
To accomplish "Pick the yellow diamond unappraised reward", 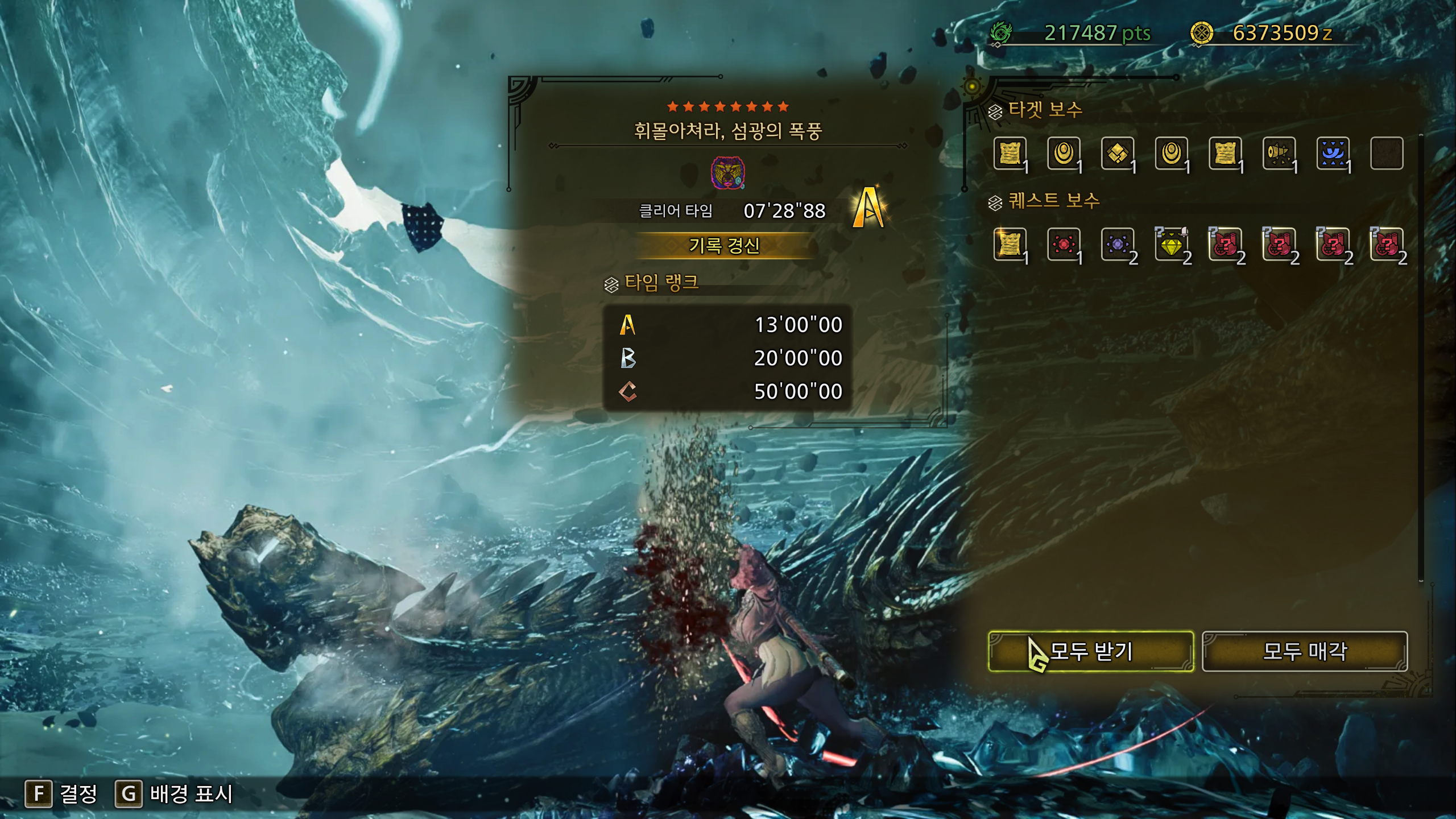I will point(1171,245).
